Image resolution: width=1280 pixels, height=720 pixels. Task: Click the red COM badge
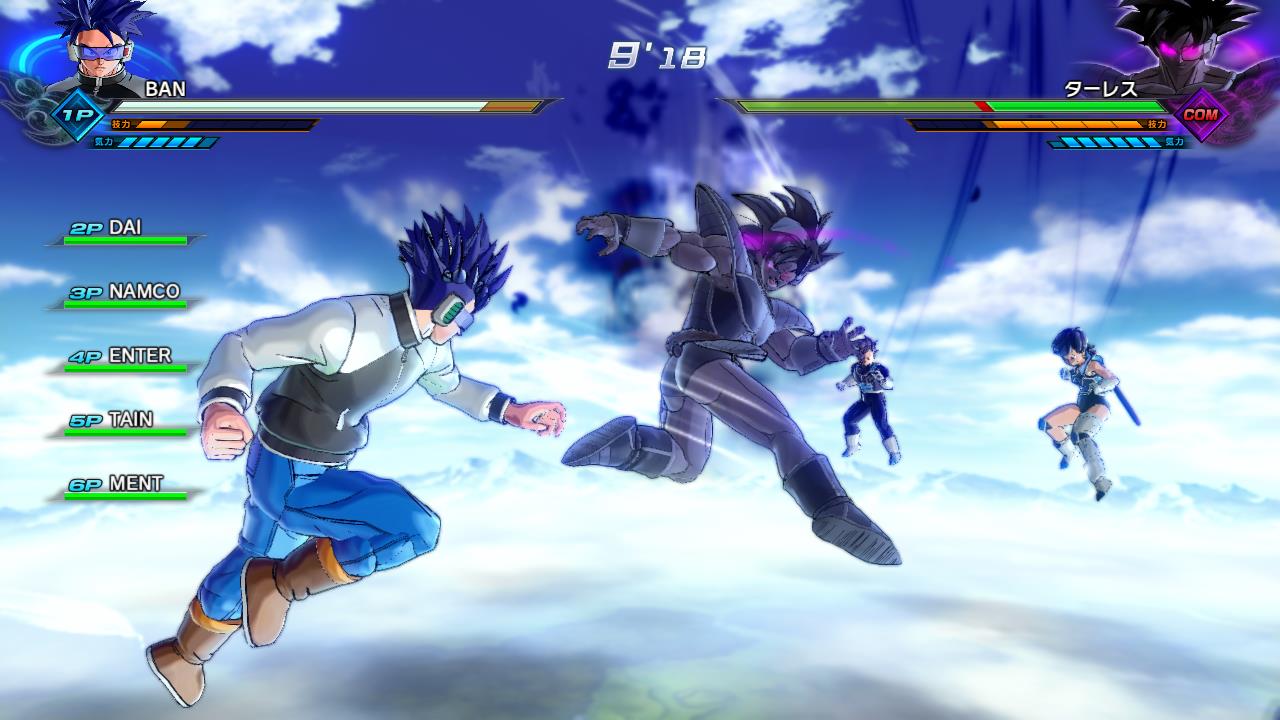[1199, 115]
